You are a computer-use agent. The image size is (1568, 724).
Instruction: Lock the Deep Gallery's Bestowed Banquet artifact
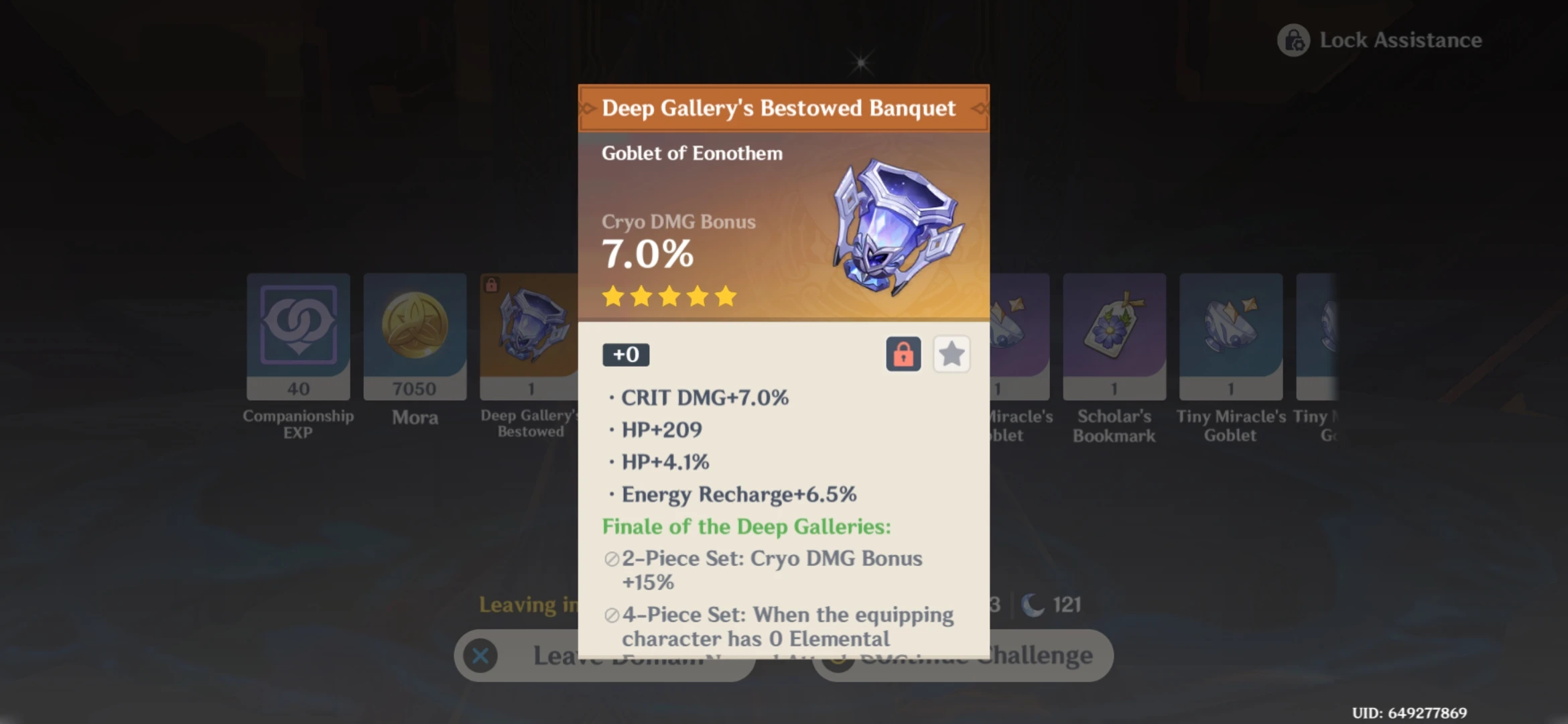[903, 354]
